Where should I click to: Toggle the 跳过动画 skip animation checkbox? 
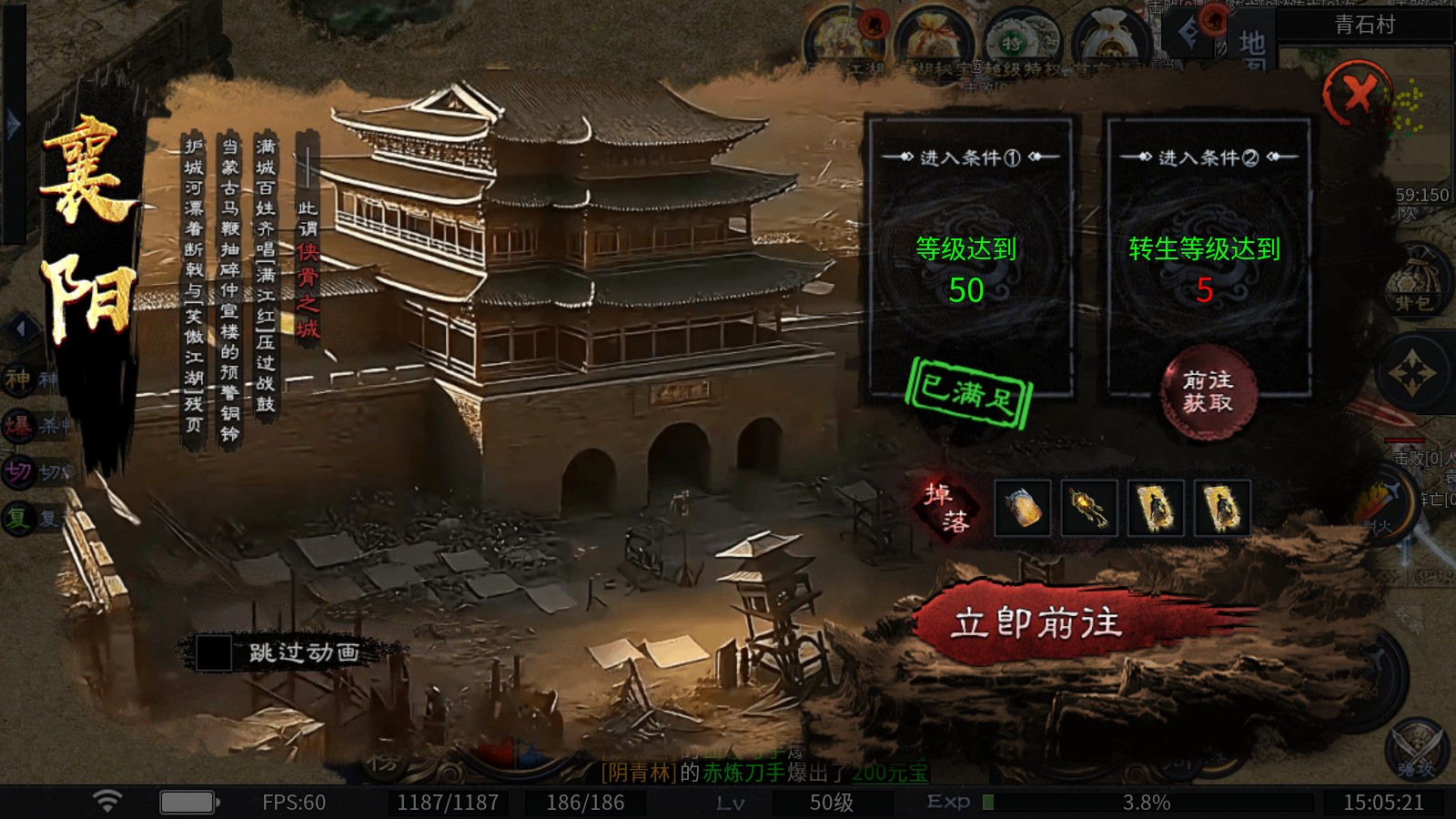coord(215,652)
